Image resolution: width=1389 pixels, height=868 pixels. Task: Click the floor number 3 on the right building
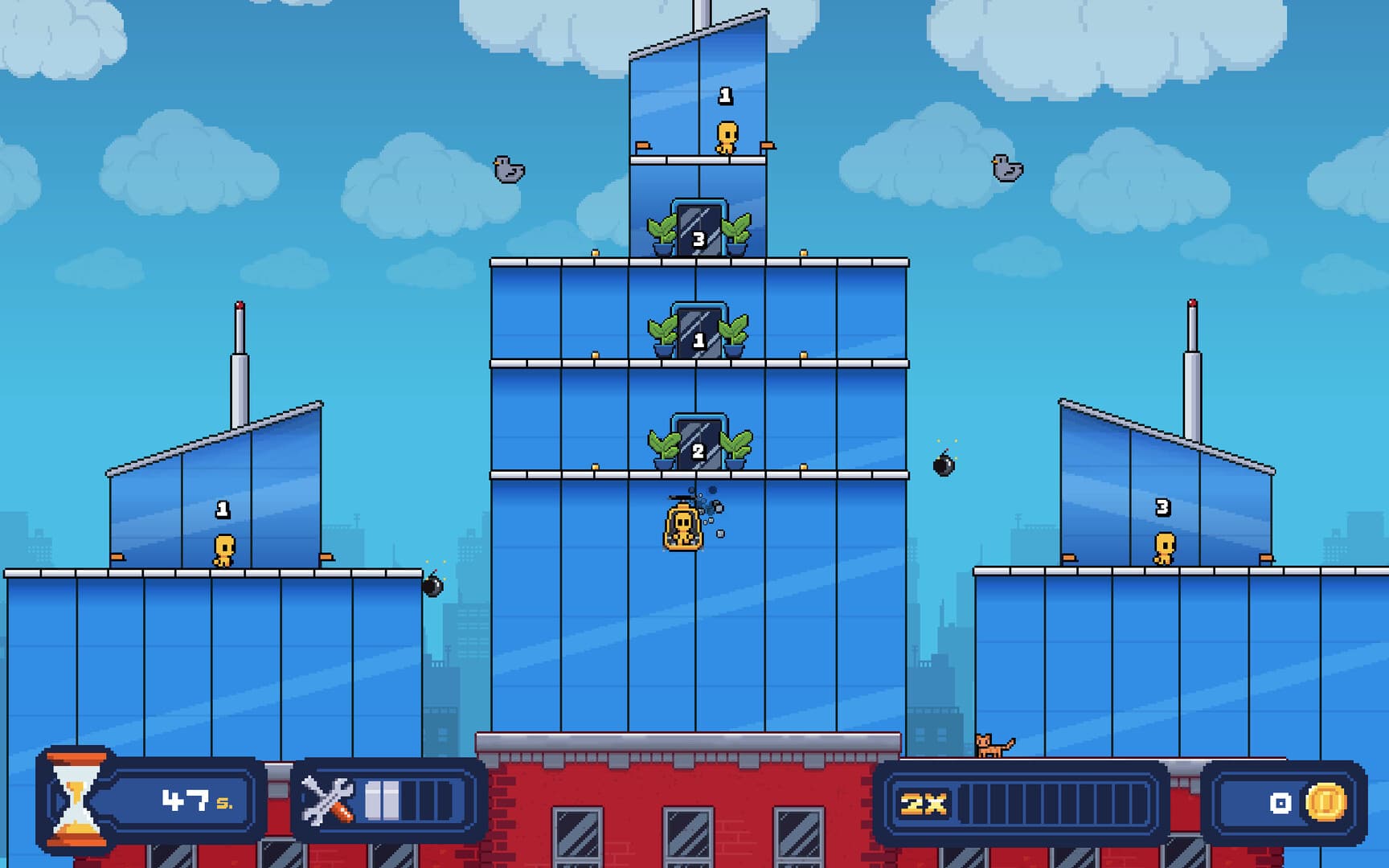click(x=1162, y=508)
